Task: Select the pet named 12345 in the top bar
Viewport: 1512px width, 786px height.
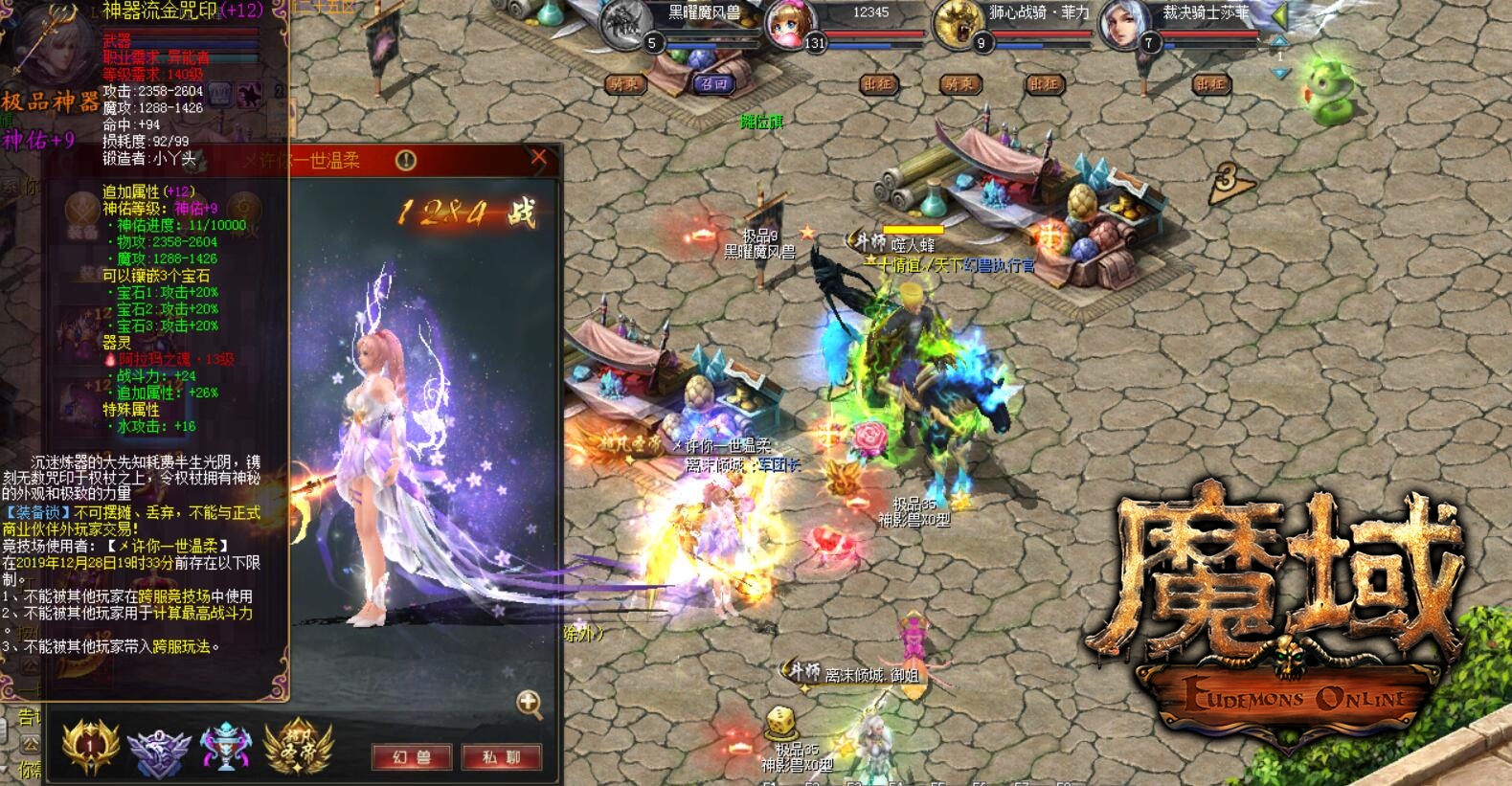Action: pos(789,27)
